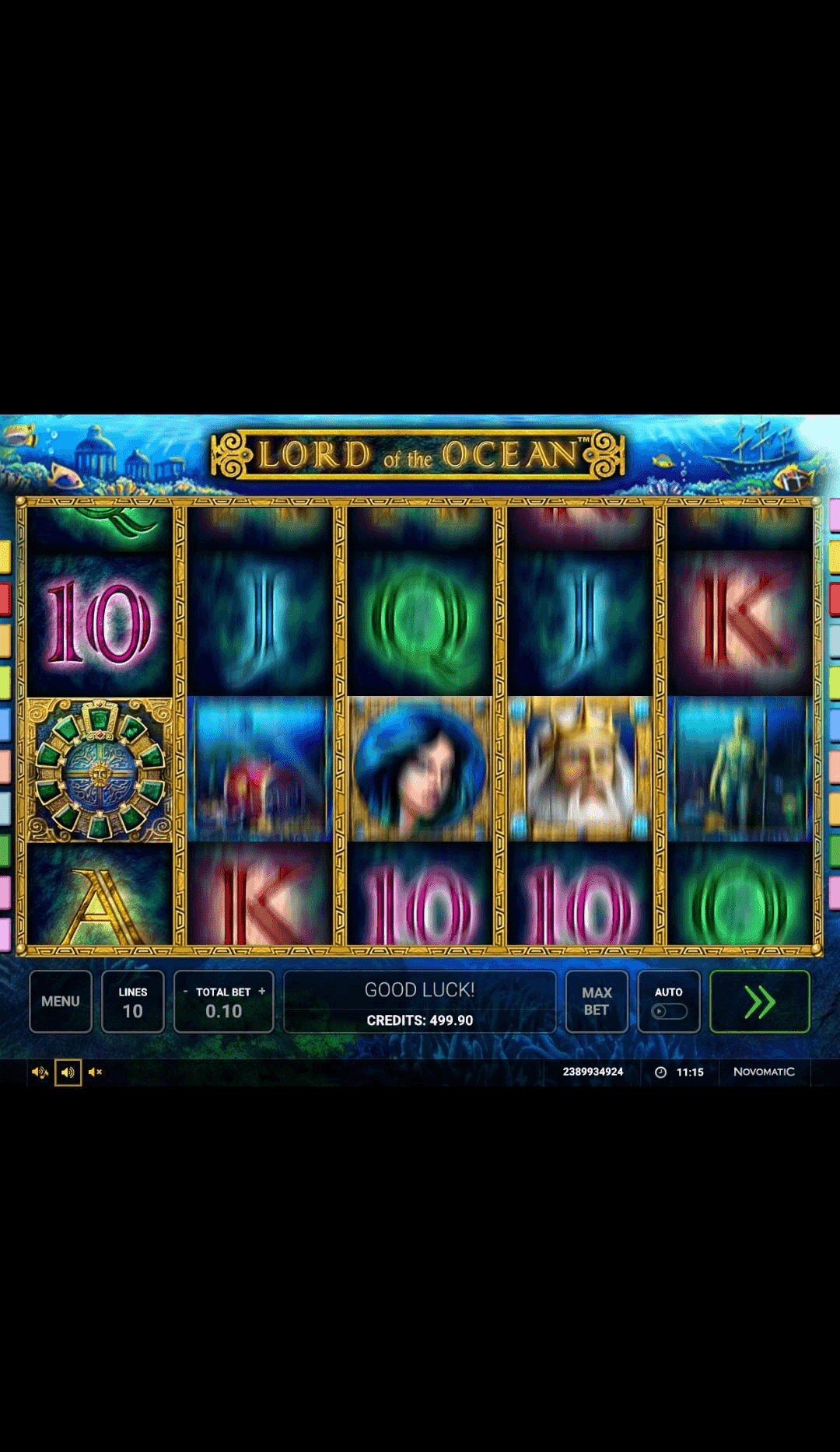Mute sound with the crossed speaker icon
Viewport: 840px width, 1452px height.
(96, 1072)
